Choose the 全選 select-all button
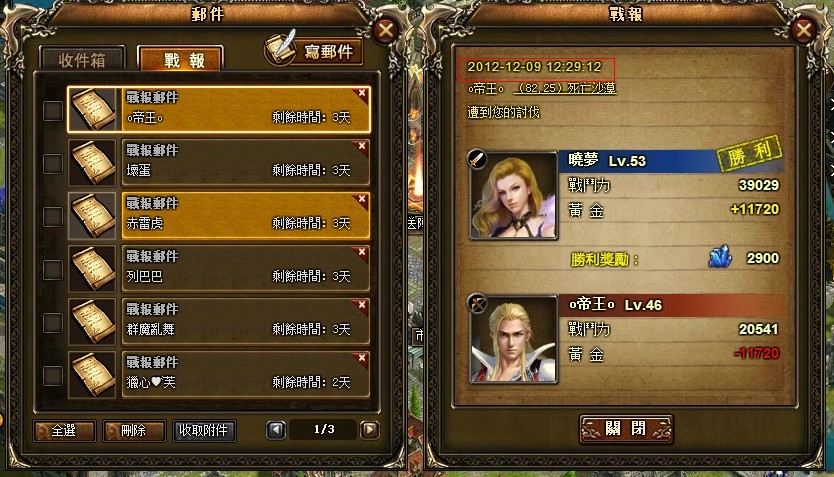 (64, 431)
